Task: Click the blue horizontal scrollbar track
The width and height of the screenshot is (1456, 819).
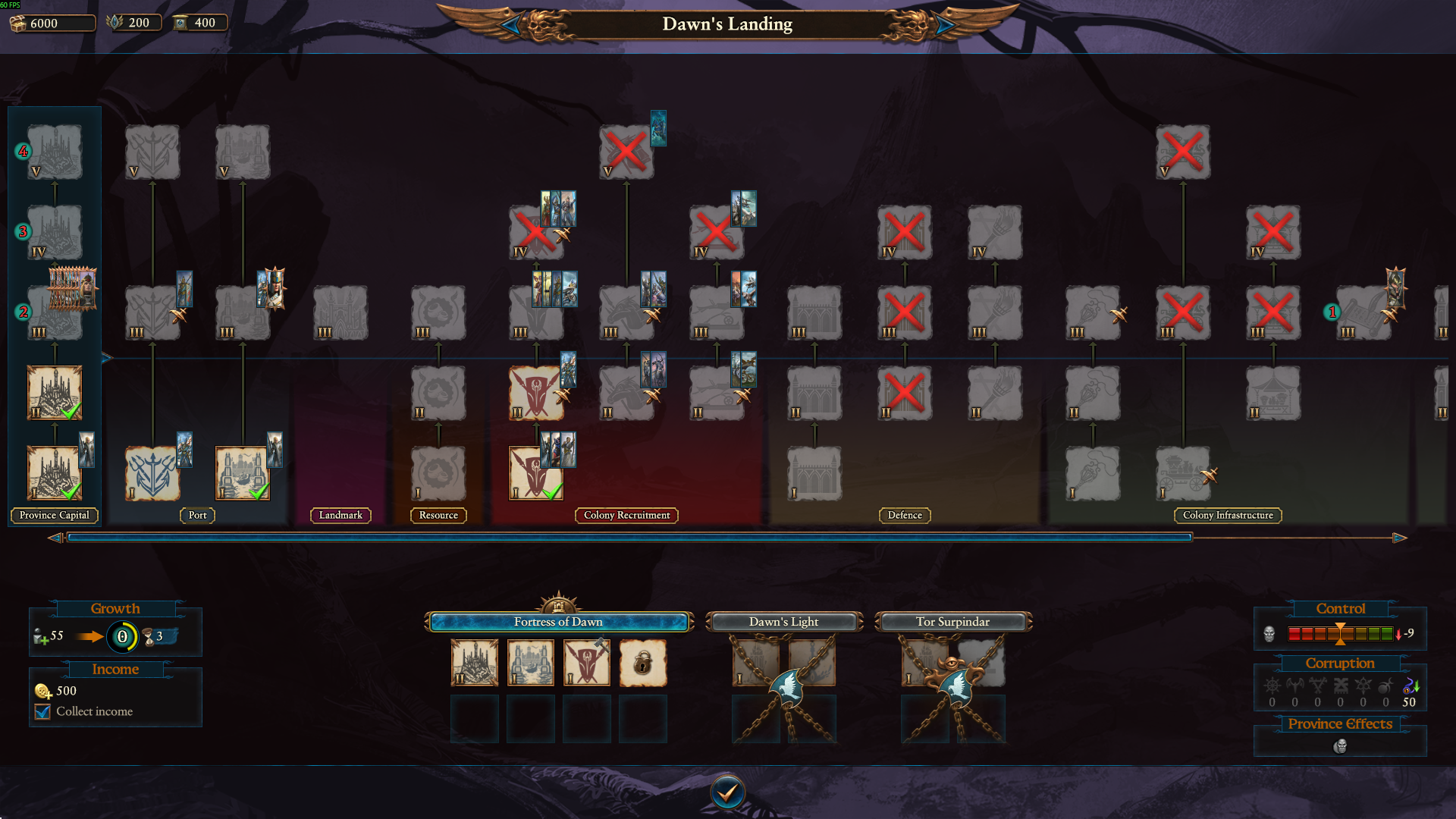Action: point(629,537)
